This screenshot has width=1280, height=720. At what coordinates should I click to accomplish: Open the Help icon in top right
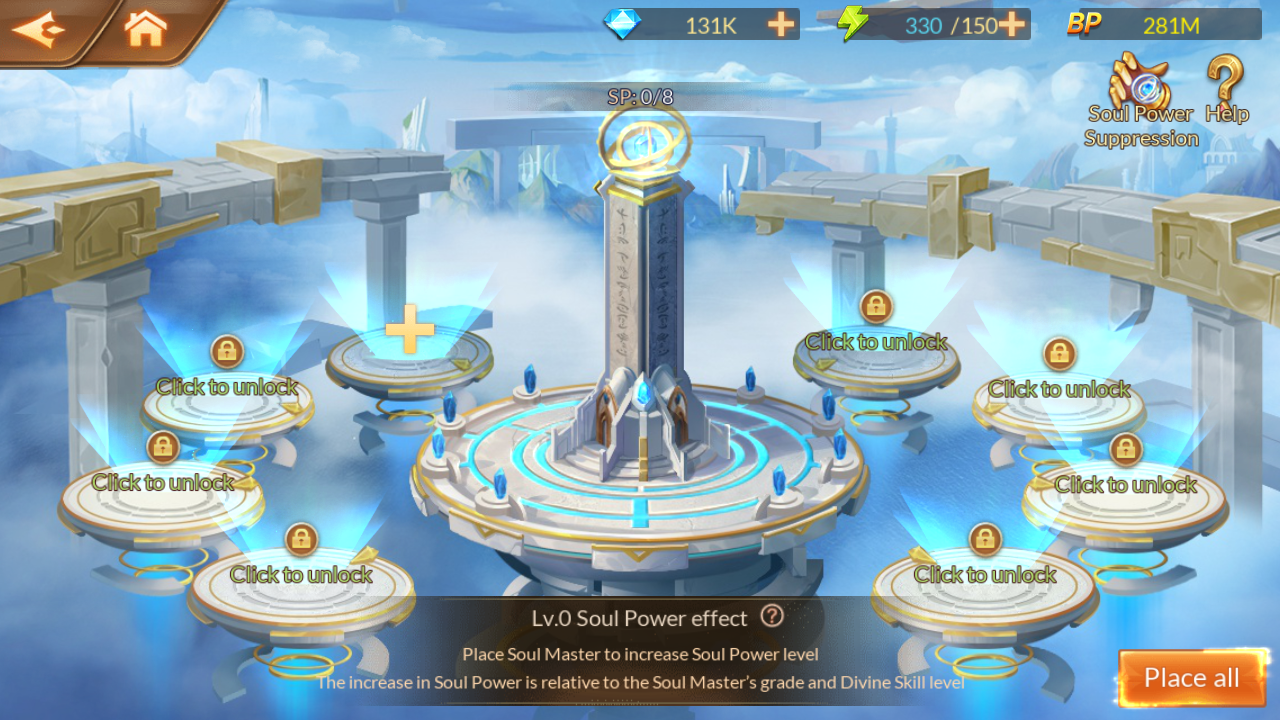tap(1225, 80)
